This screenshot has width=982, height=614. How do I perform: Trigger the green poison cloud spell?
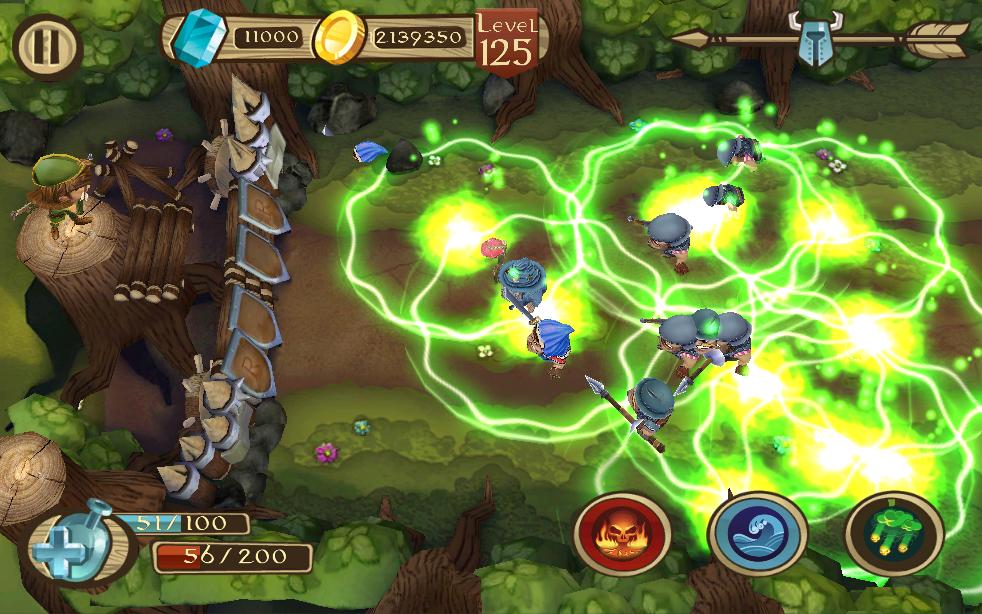pyautogui.click(x=893, y=534)
